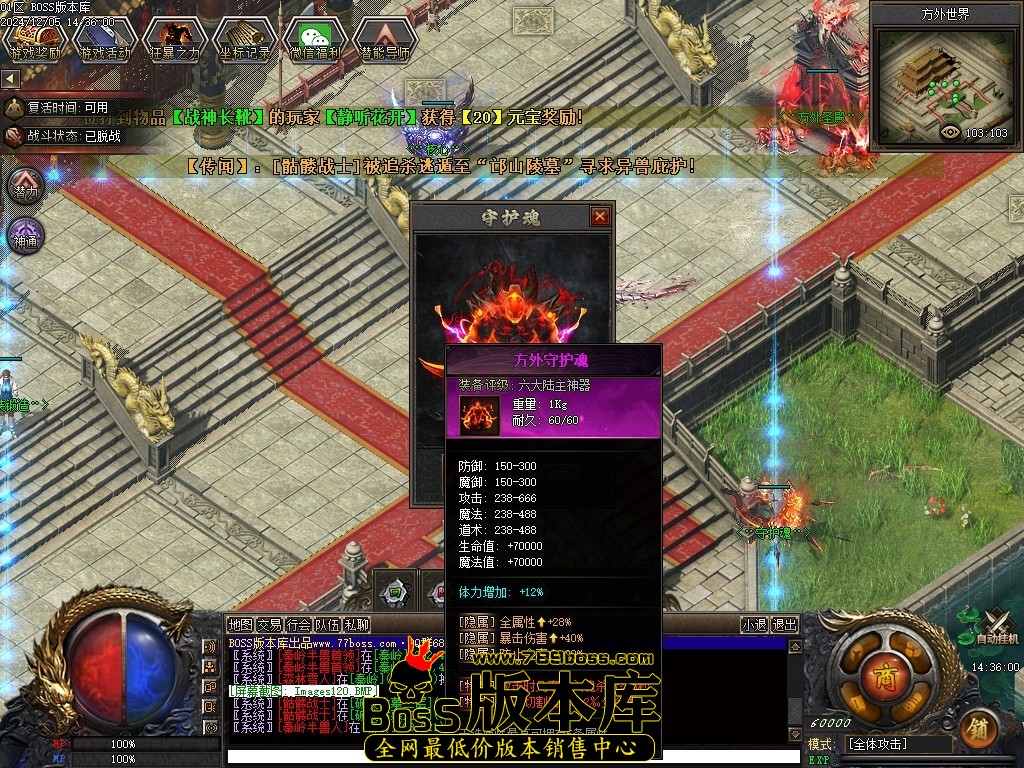Toggle the eye icon on the minimap
This screenshot has width=1024, height=768.
[950, 132]
